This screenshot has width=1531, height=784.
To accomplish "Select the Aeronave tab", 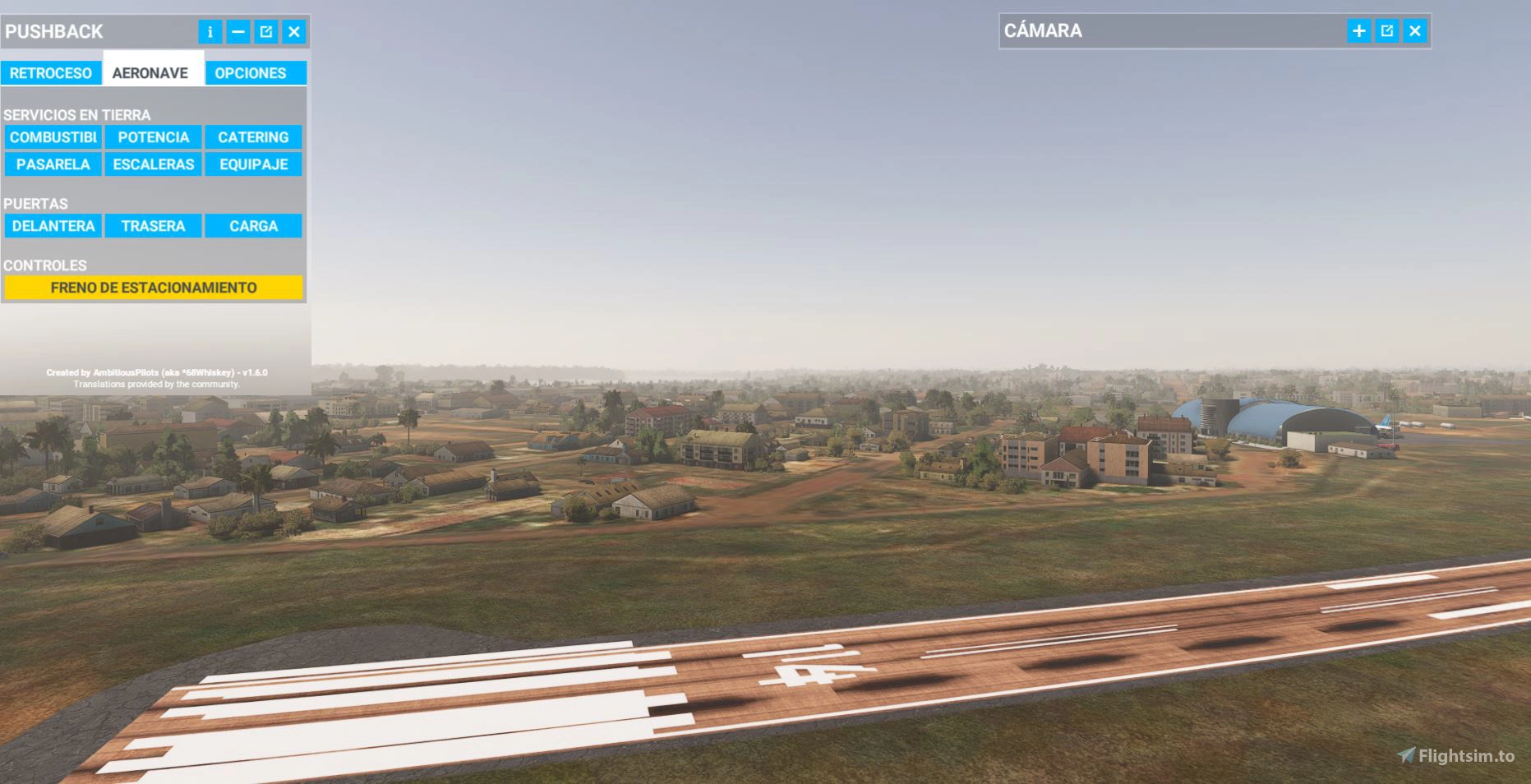I will [x=150, y=73].
